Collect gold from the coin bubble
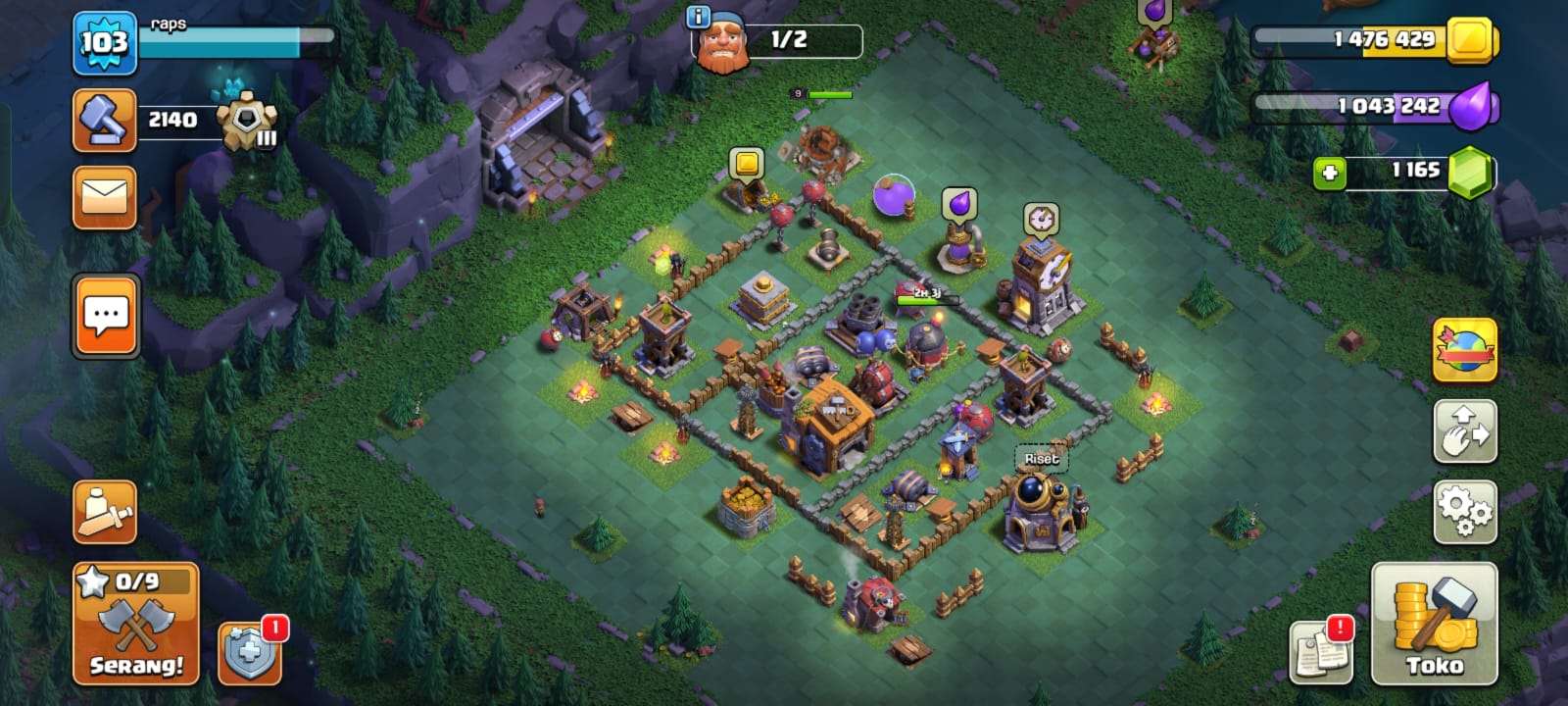The image size is (1568, 706). pyautogui.click(x=747, y=163)
